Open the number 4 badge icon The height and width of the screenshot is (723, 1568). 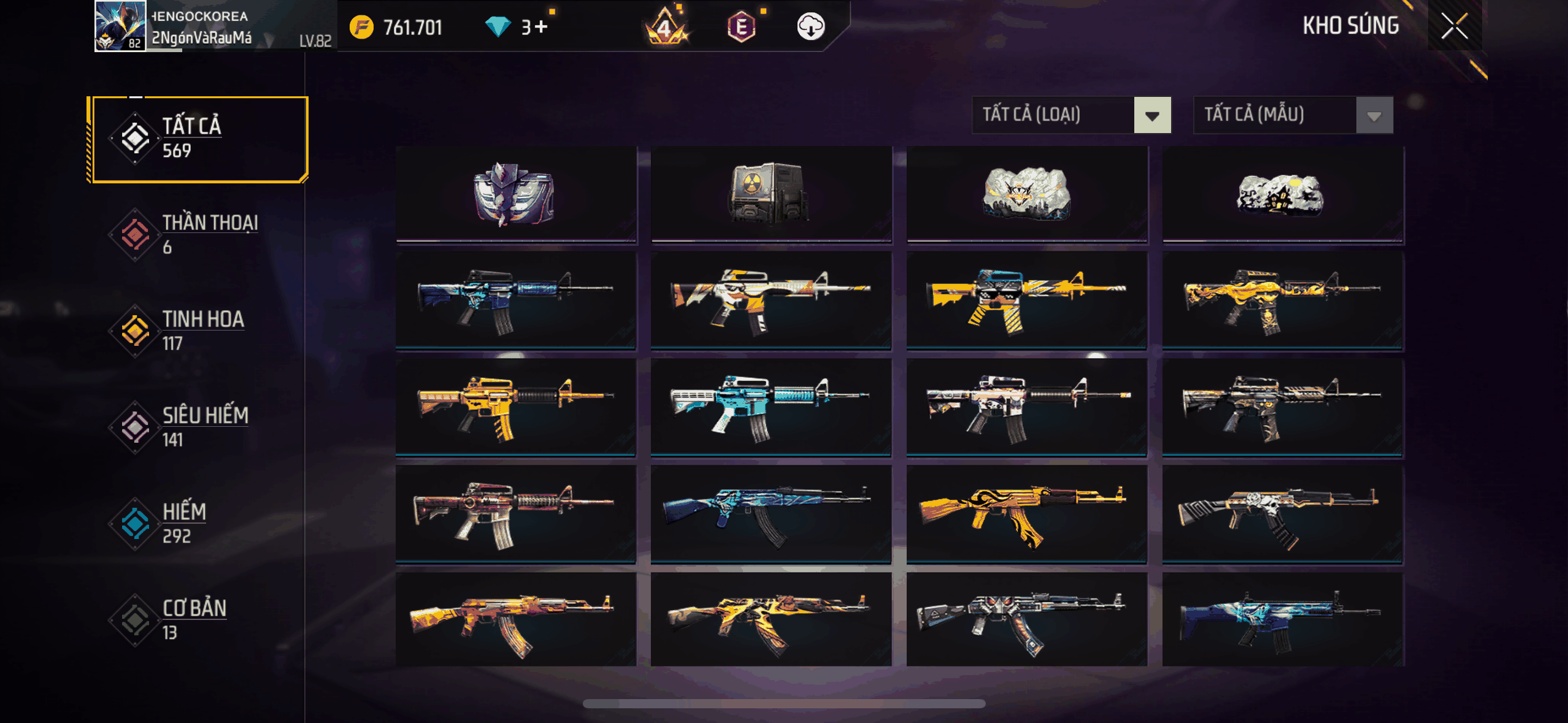pyautogui.click(x=666, y=28)
